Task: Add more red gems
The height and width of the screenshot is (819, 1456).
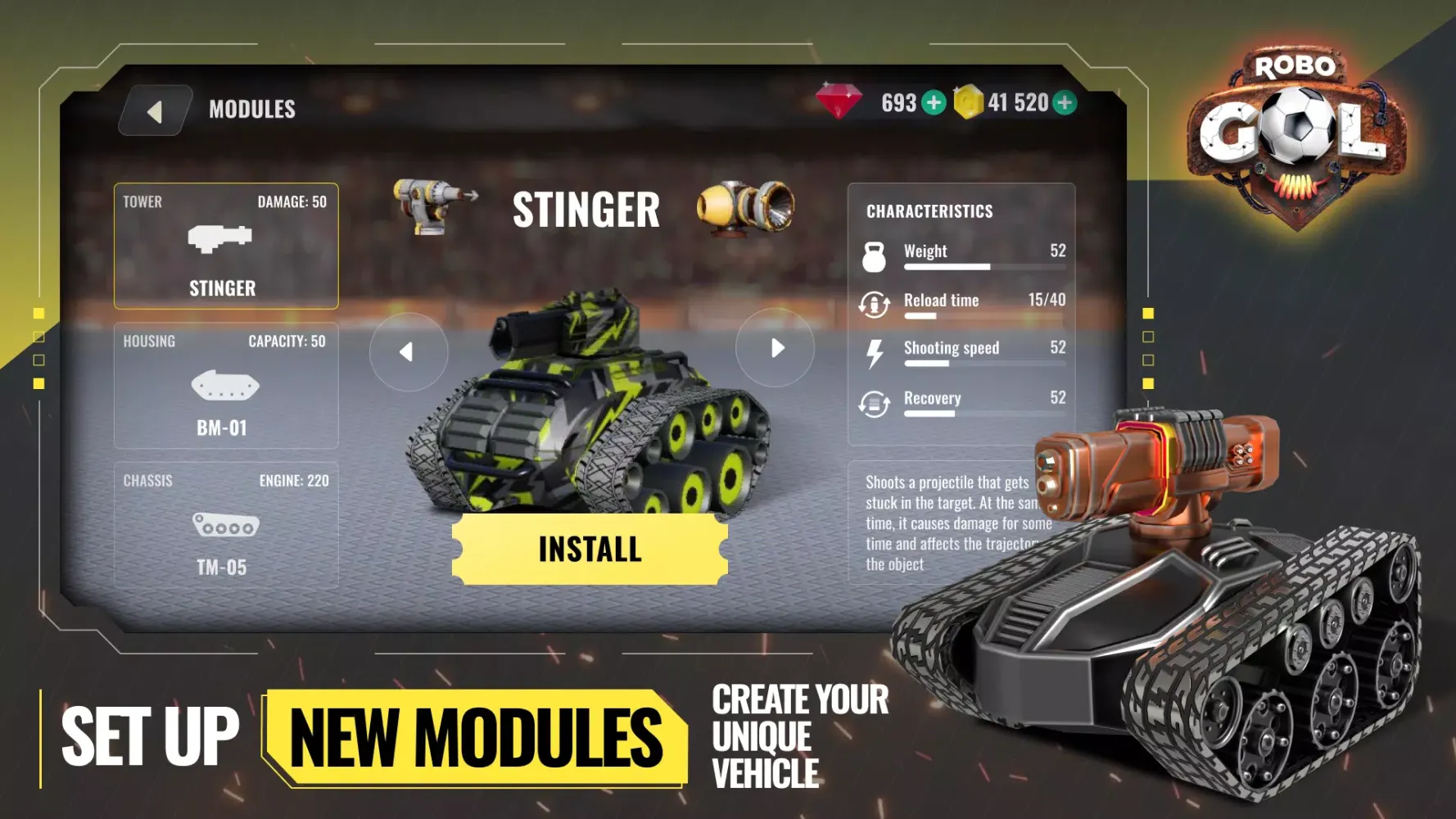Action: click(934, 103)
